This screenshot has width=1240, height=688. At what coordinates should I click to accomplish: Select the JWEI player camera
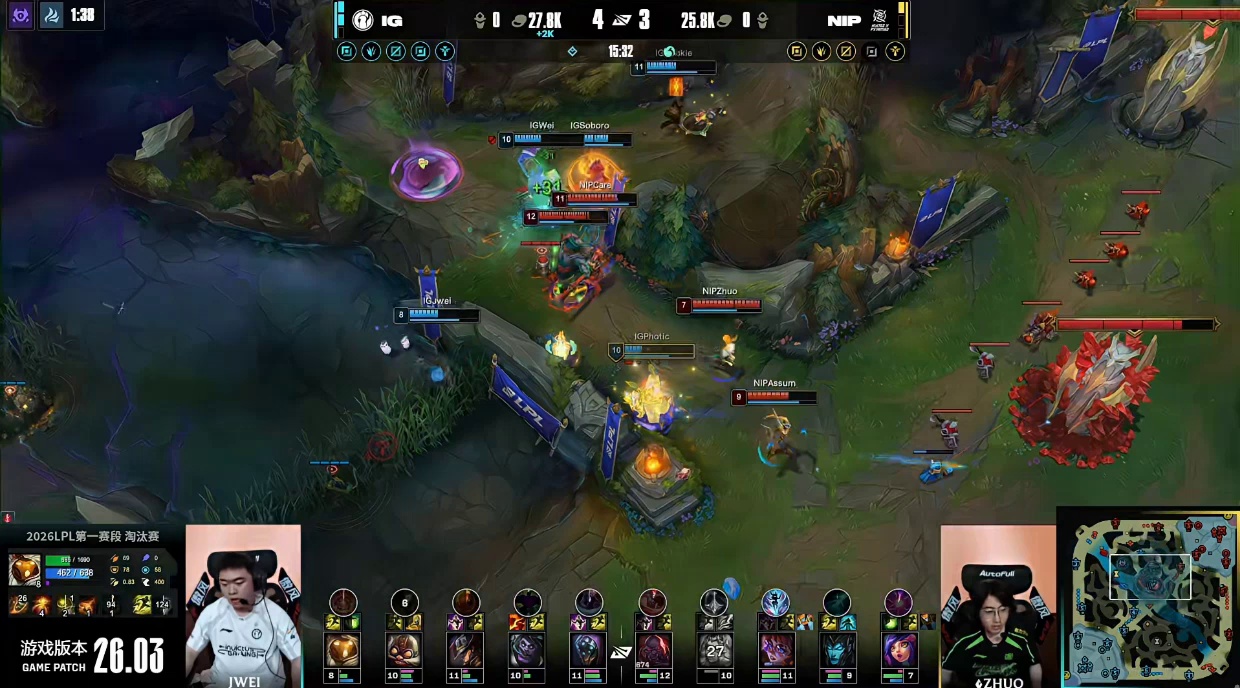pos(243,605)
